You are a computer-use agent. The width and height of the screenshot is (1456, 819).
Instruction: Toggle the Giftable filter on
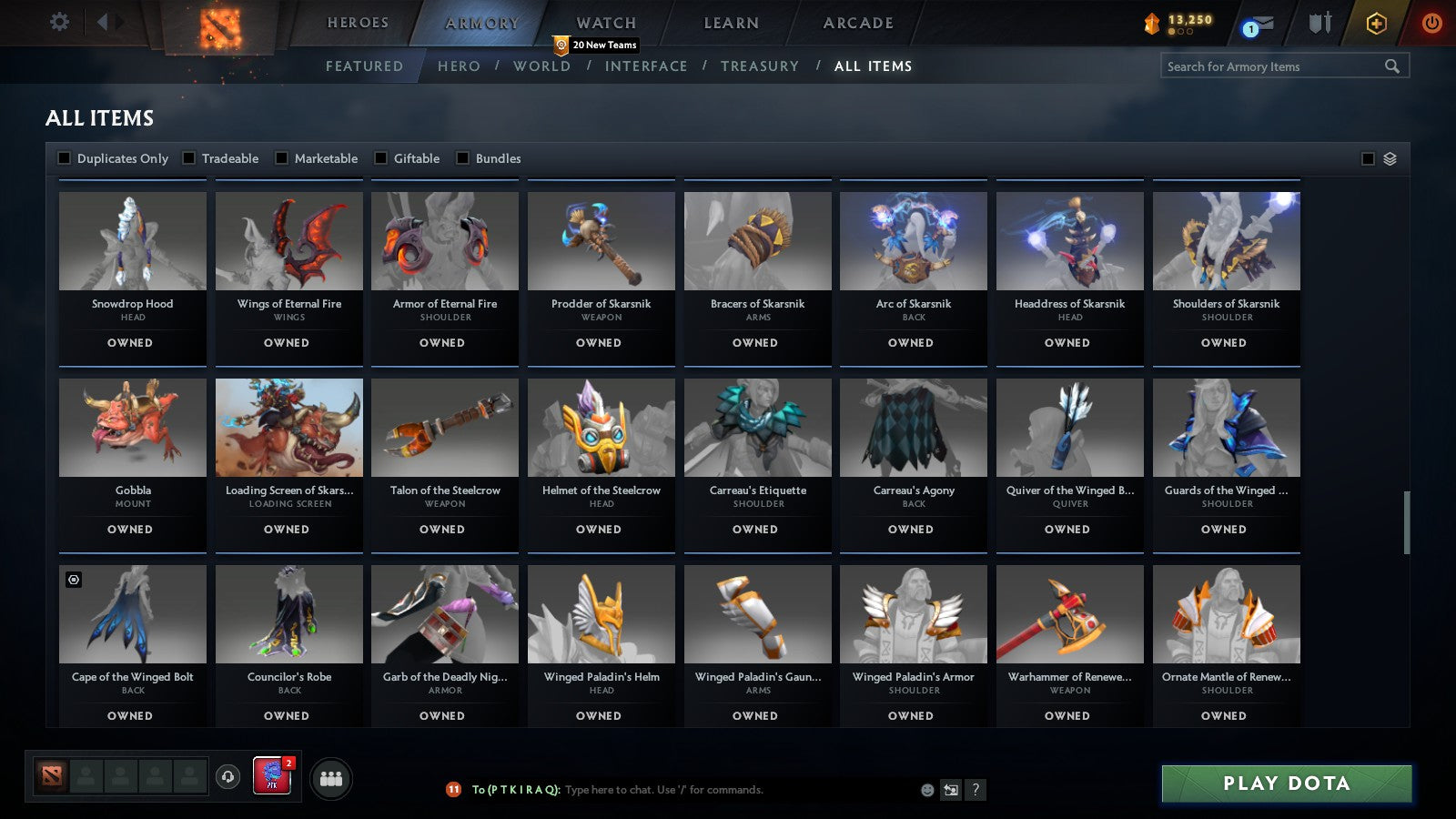coord(380,157)
